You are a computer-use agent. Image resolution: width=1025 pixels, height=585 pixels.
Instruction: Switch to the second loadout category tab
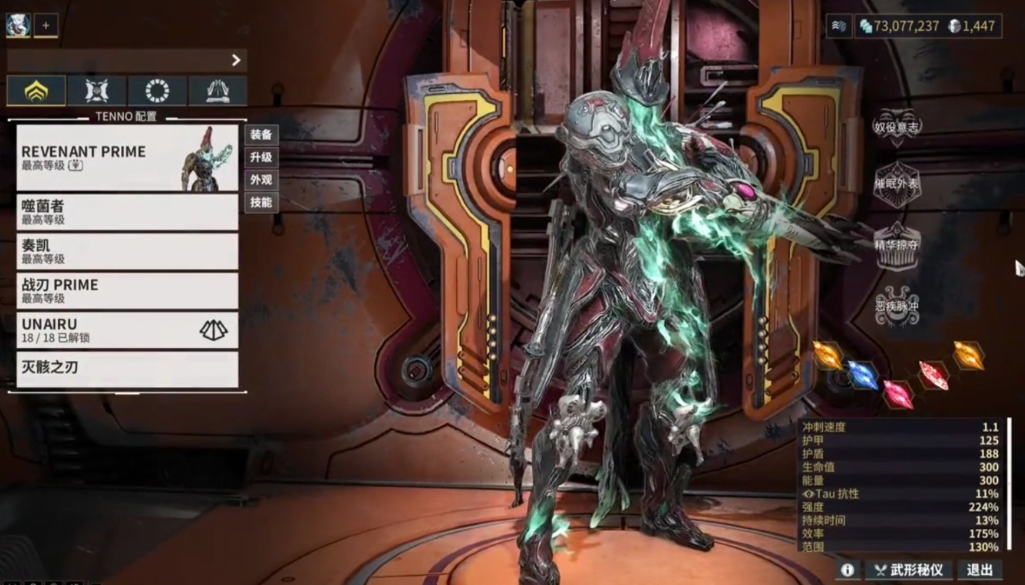[x=97, y=91]
